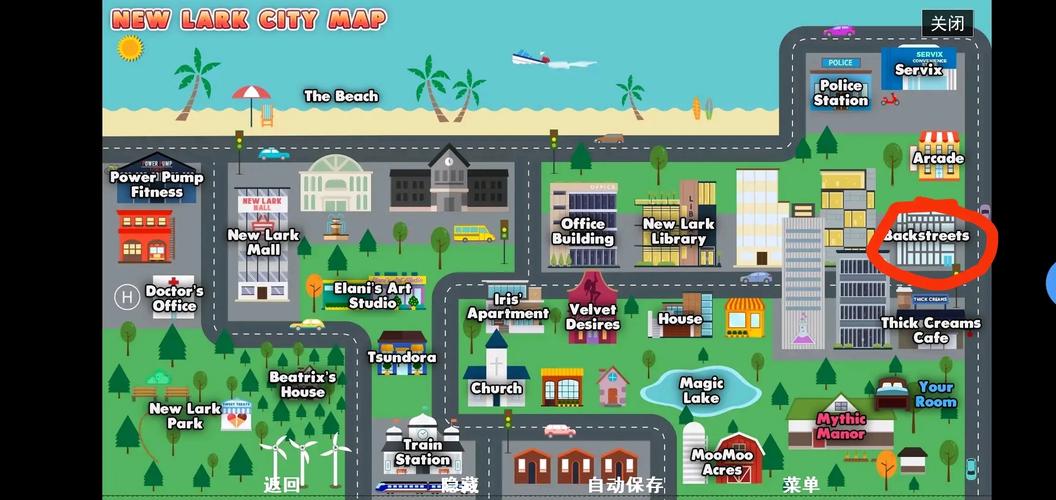Travel to the Backstreets location

[926, 237]
